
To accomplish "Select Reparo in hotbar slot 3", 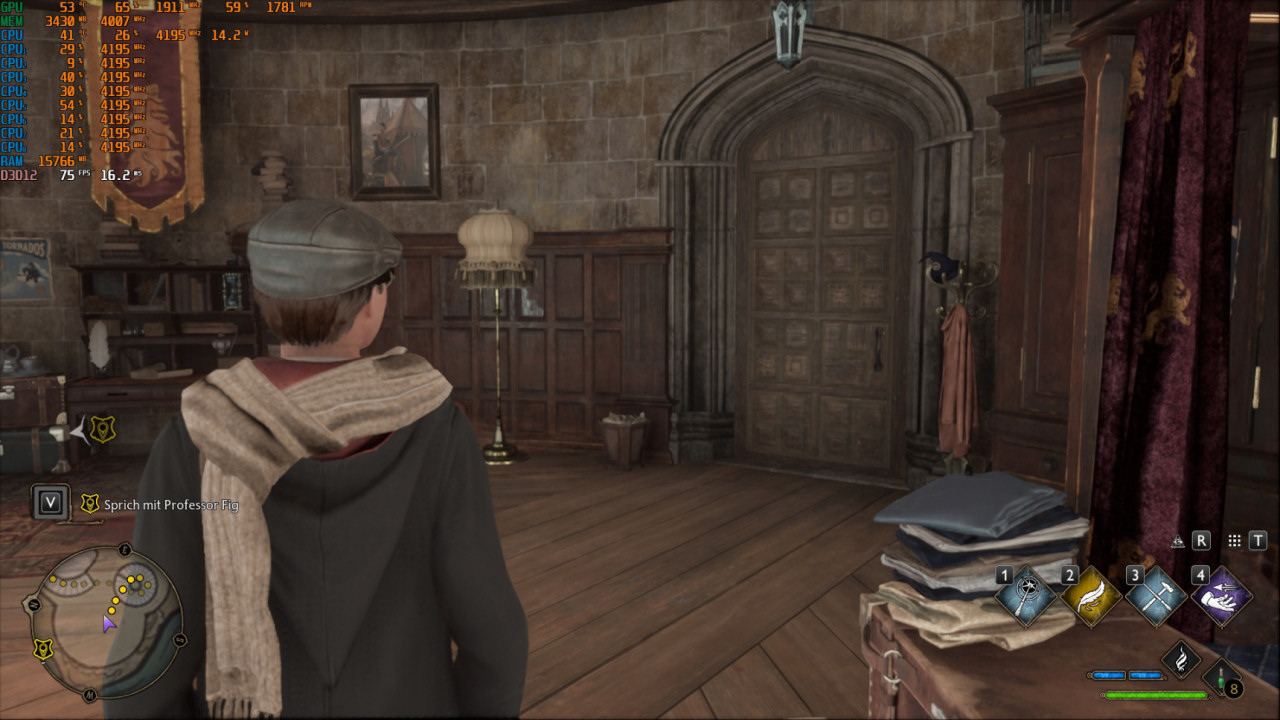I will (x=1155, y=596).
